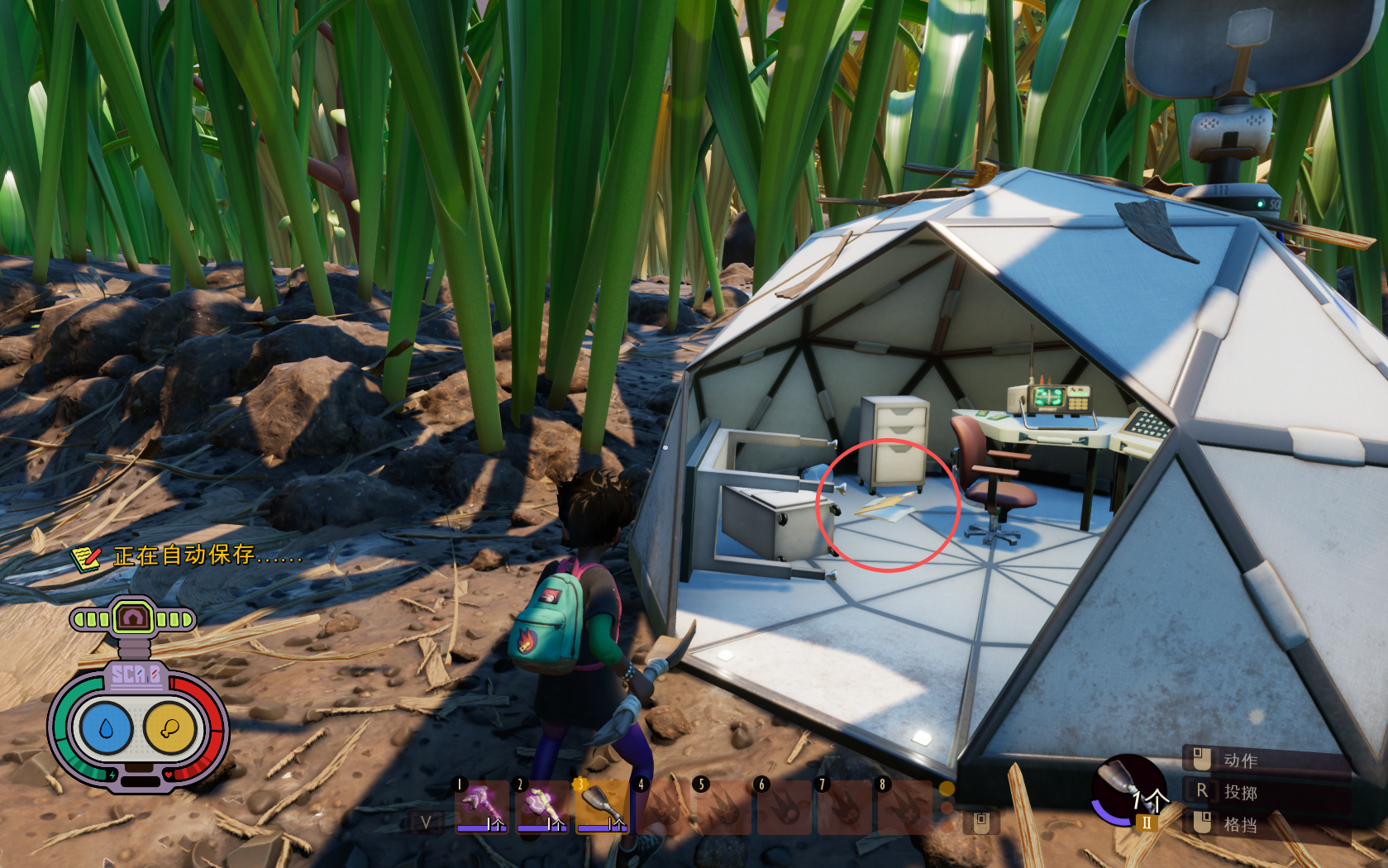Choose the shovel in highlighted slot 3
1388x868 pixels.
tap(602, 806)
